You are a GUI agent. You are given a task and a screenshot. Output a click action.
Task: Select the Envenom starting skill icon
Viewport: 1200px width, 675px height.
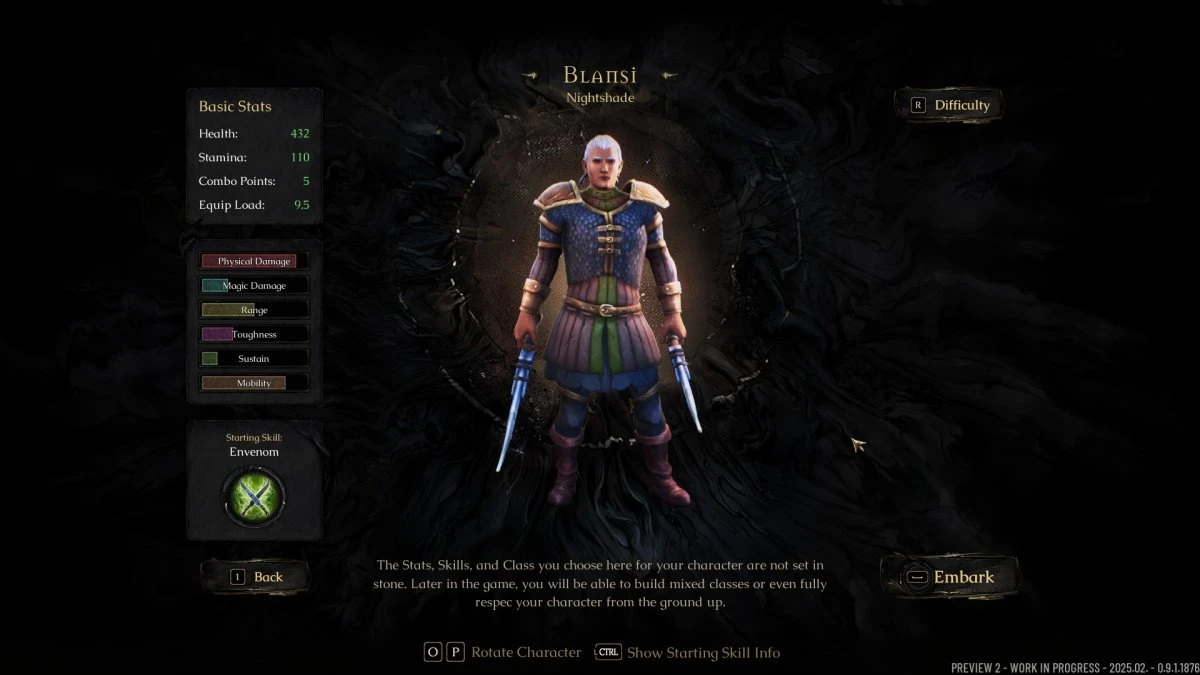coord(254,497)
